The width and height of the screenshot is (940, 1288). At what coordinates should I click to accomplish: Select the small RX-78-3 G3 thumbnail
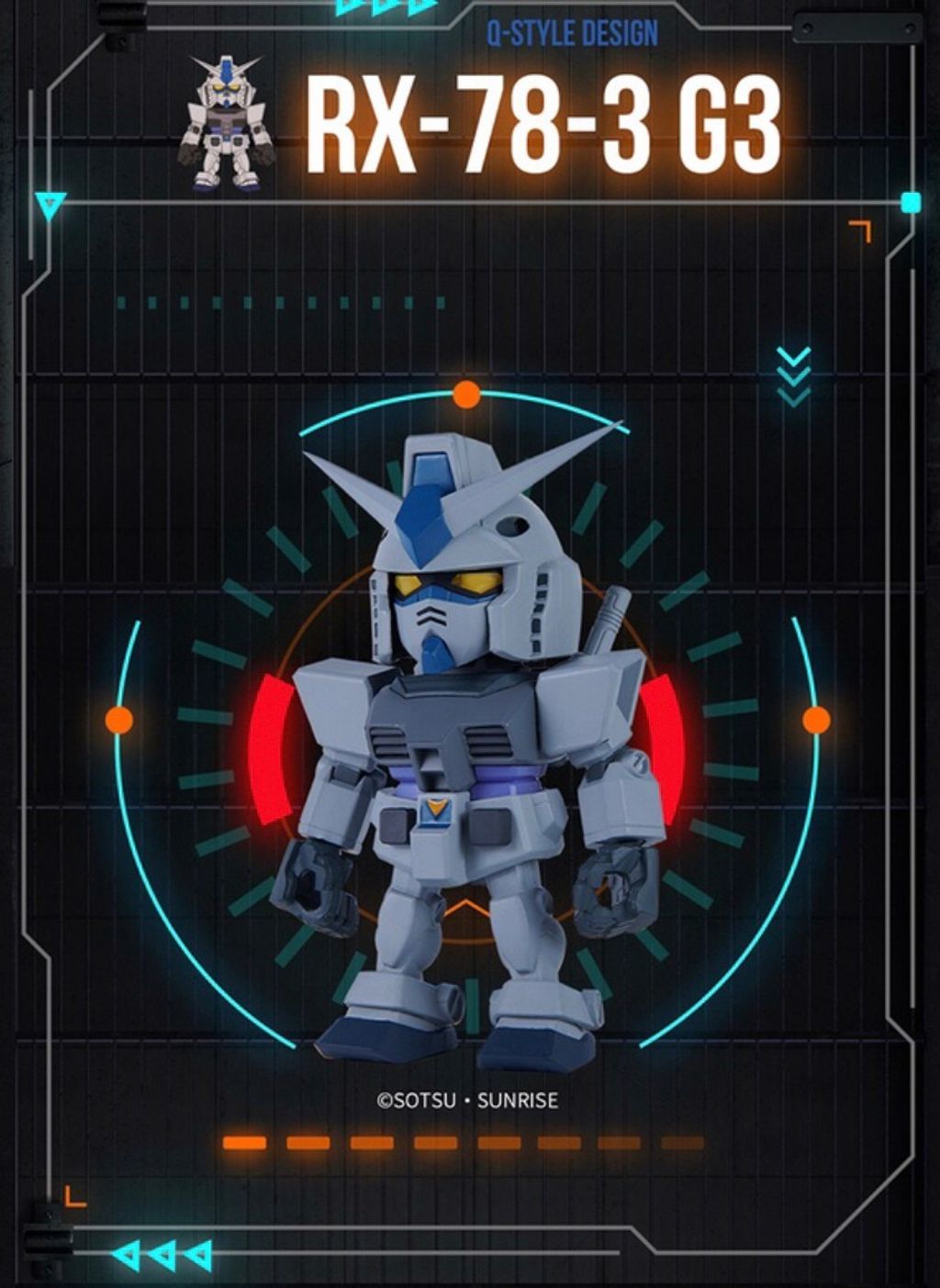pyautogui.click(x=227, y=123)
